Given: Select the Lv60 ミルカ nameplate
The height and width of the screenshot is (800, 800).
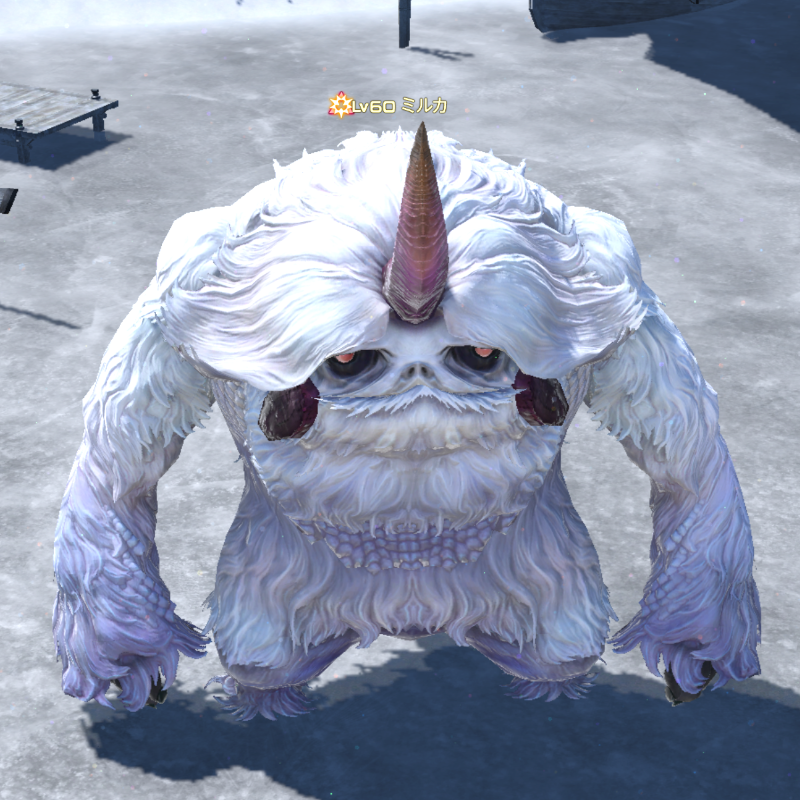Looking at the screenshot, I should pyautogui.click(x=390, y=105).
